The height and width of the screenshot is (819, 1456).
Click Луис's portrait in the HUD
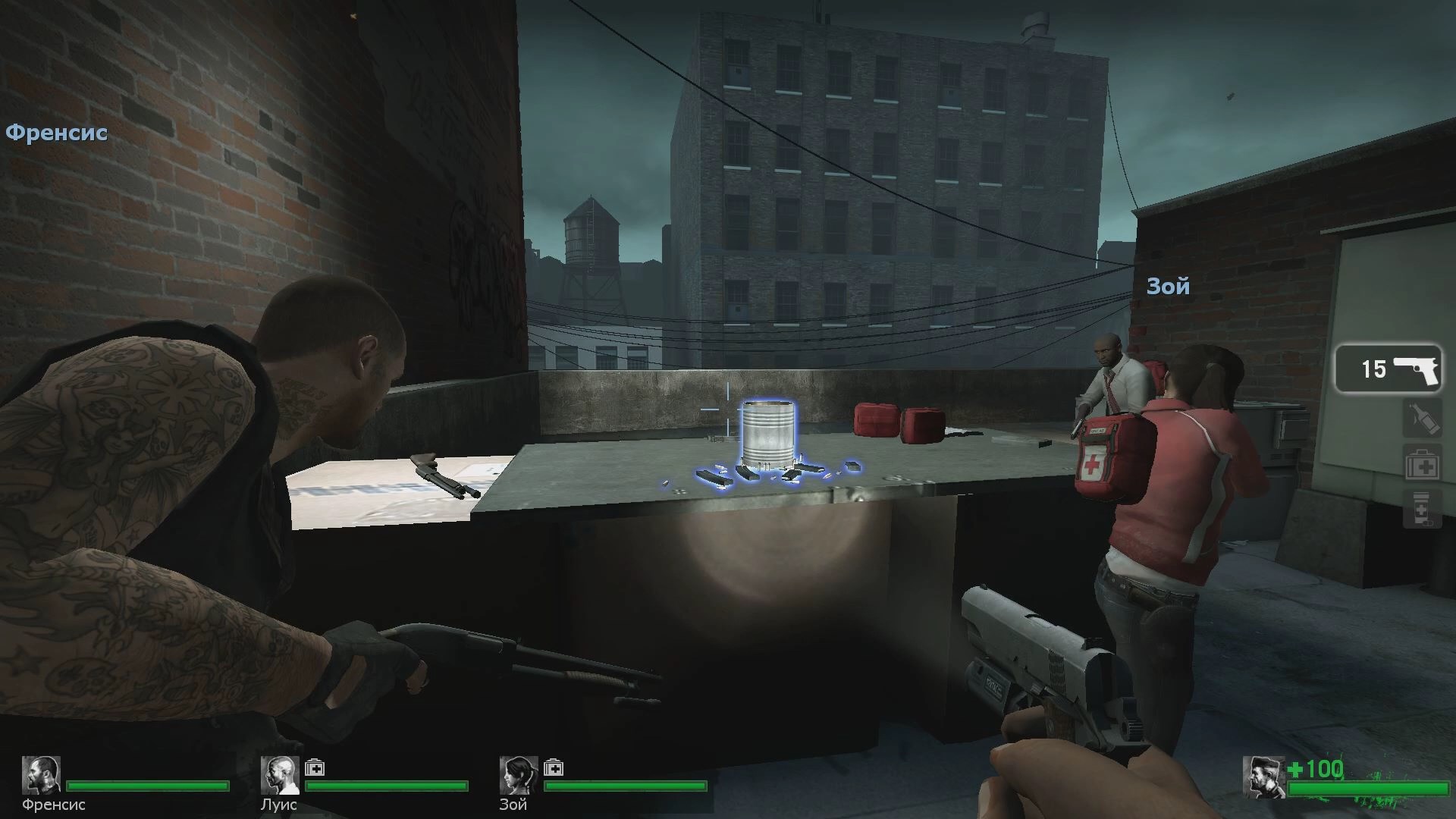(x=281, y=775)
